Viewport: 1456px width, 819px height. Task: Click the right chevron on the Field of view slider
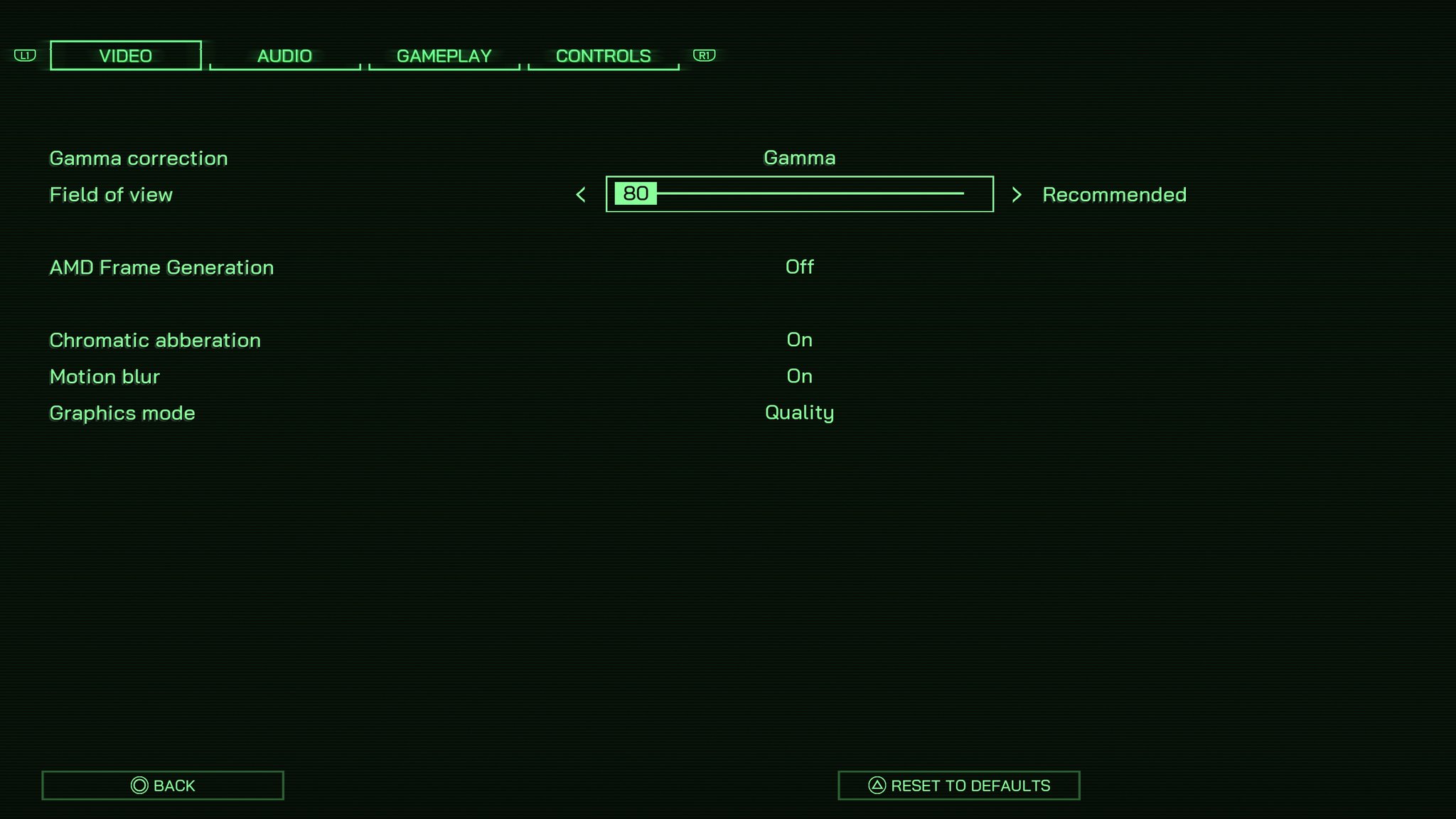coord(1018,194)
